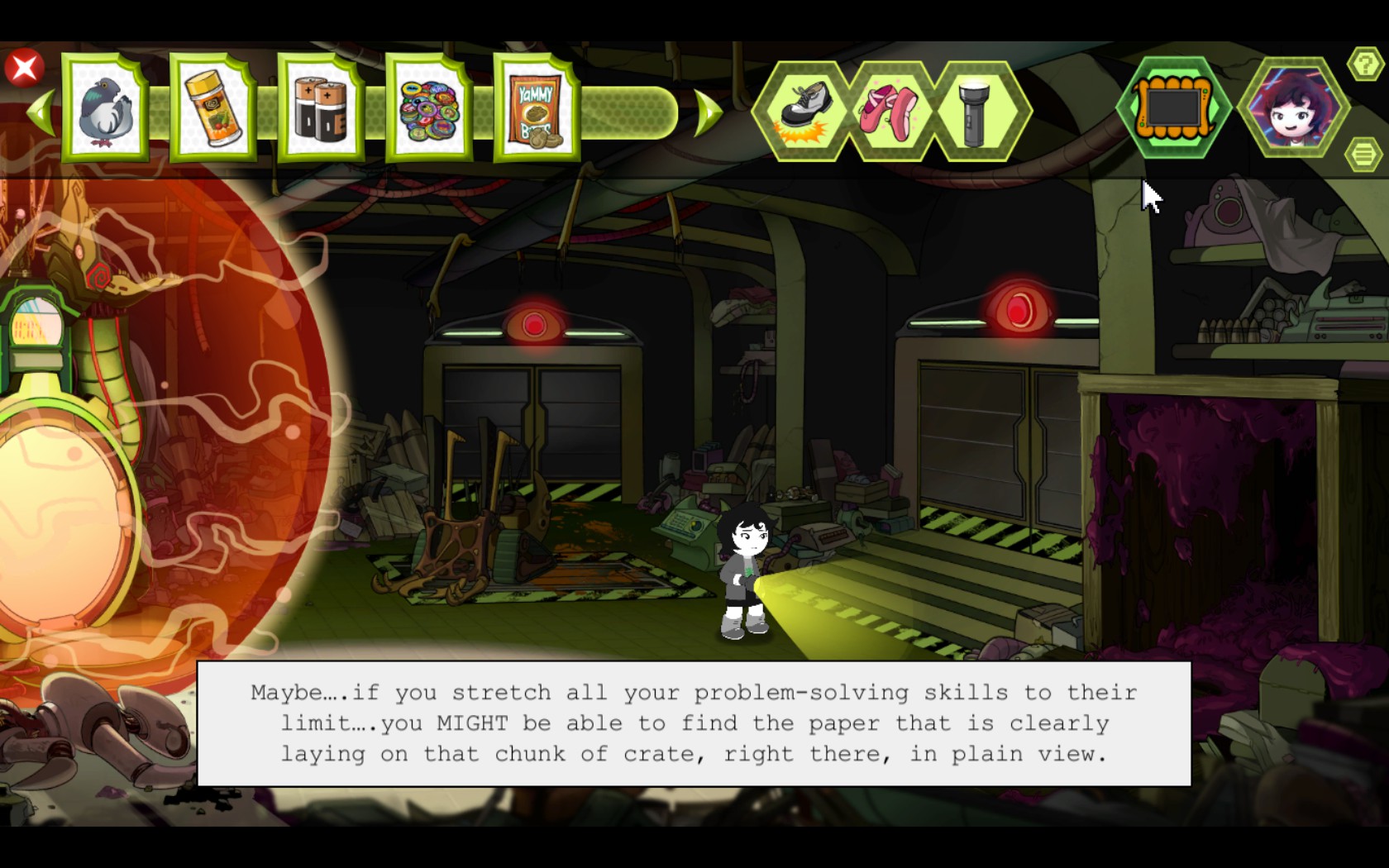The width and height of the screenshot is (1389, 868).
Task: Select the pigeon inventory item
Action: point(105,109)
